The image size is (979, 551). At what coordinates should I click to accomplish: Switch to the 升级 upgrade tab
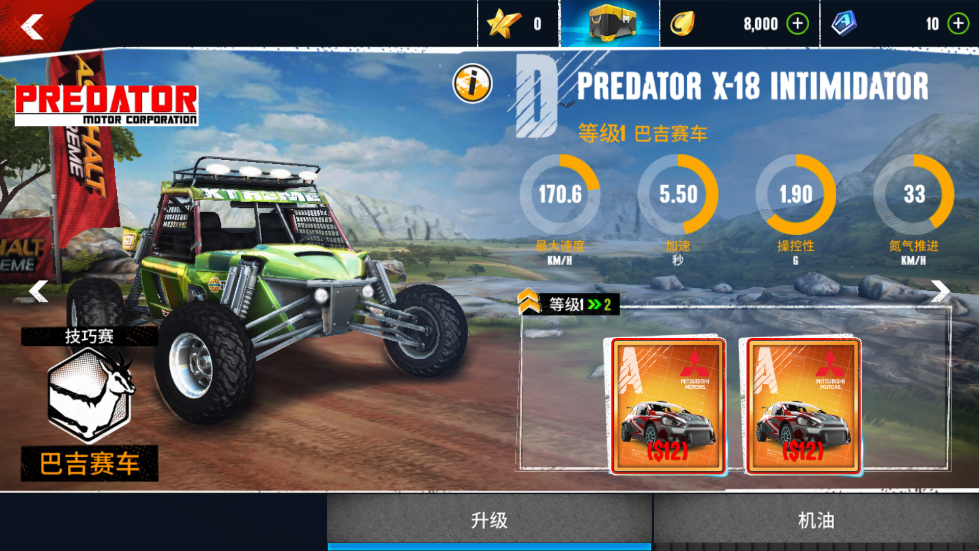click(x=490, y=521)
